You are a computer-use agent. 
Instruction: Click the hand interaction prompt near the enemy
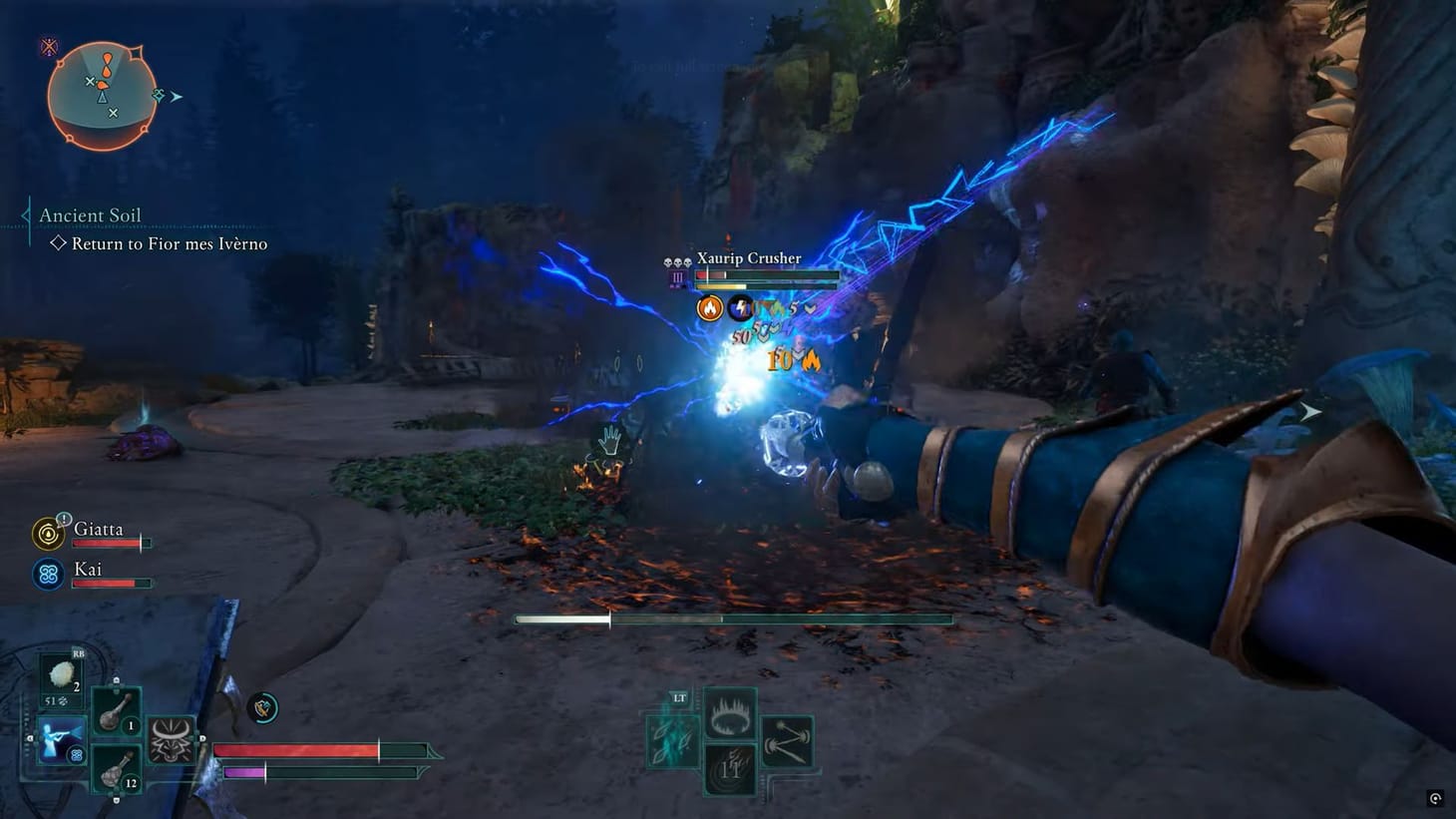pyautogui.click(x=609, y=437)
